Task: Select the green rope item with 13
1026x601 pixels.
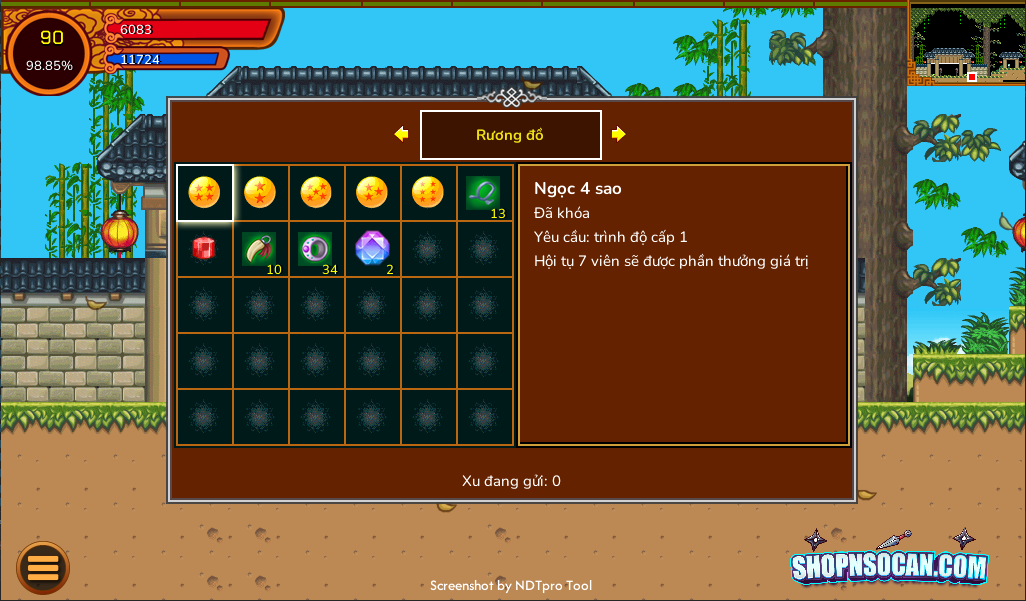Action: click(484, 193)
